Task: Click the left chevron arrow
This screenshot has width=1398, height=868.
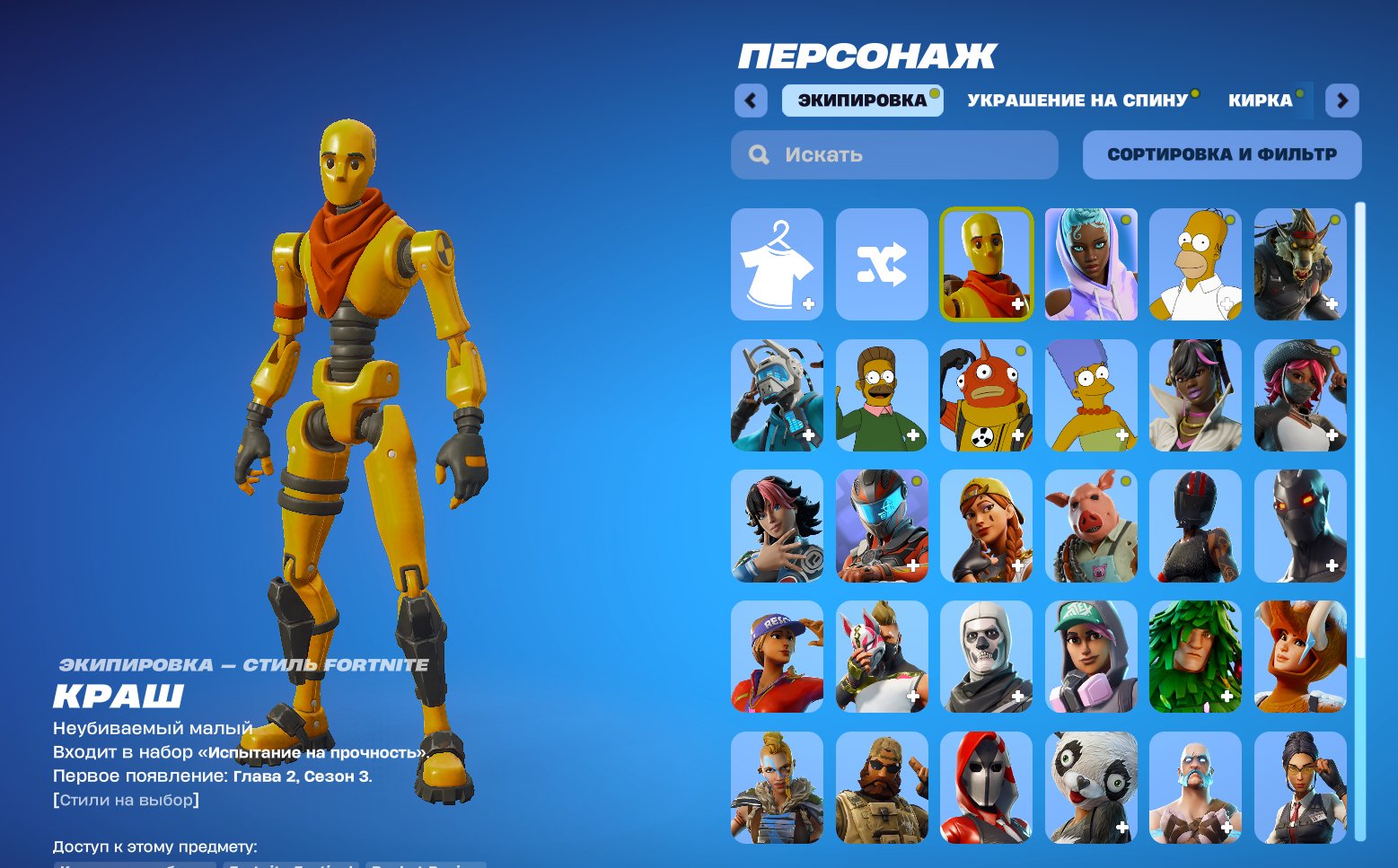Action: pyautogui.click(x=751, y=101)
